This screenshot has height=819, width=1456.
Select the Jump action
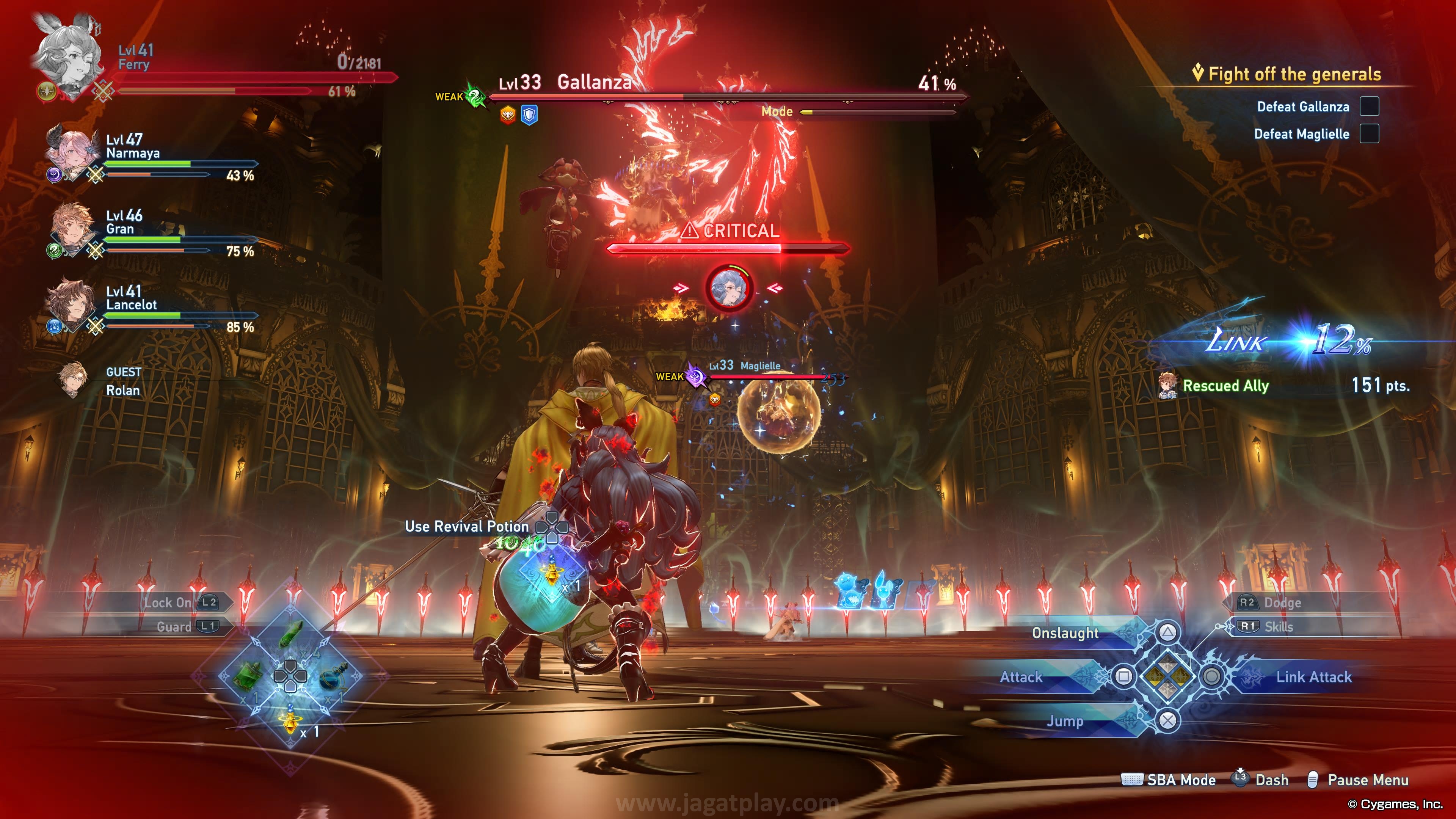coord(1065,721)
